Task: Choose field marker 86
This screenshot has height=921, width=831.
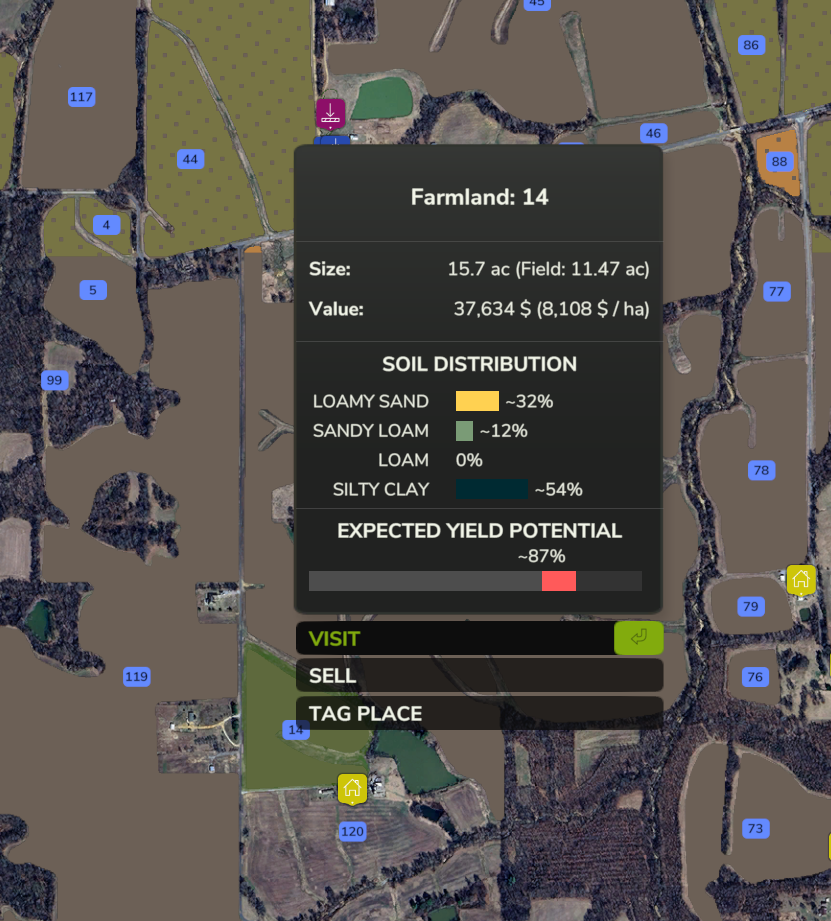Action: click(750, 45)
